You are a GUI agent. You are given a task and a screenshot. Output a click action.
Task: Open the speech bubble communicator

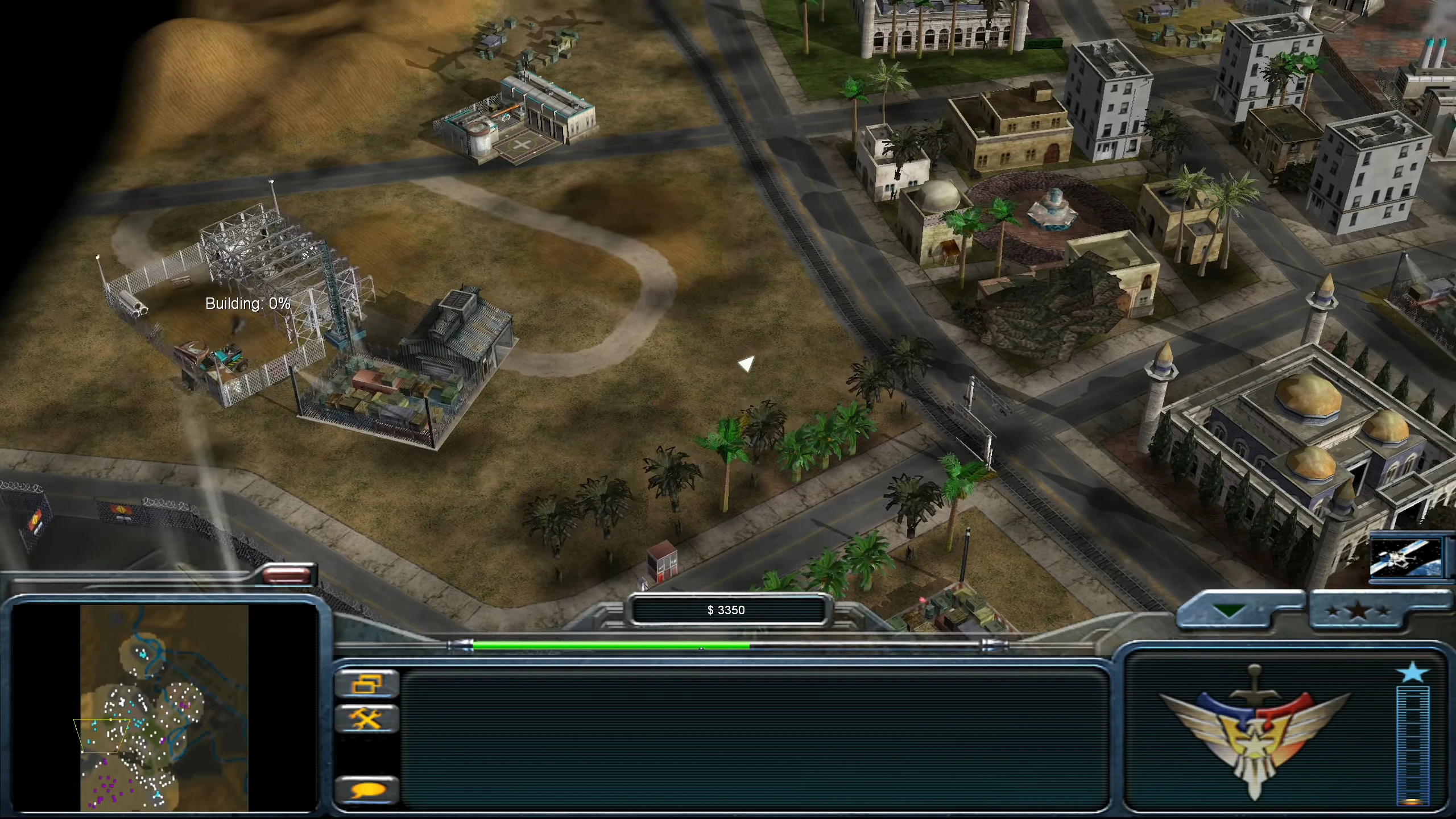(367, 791)
